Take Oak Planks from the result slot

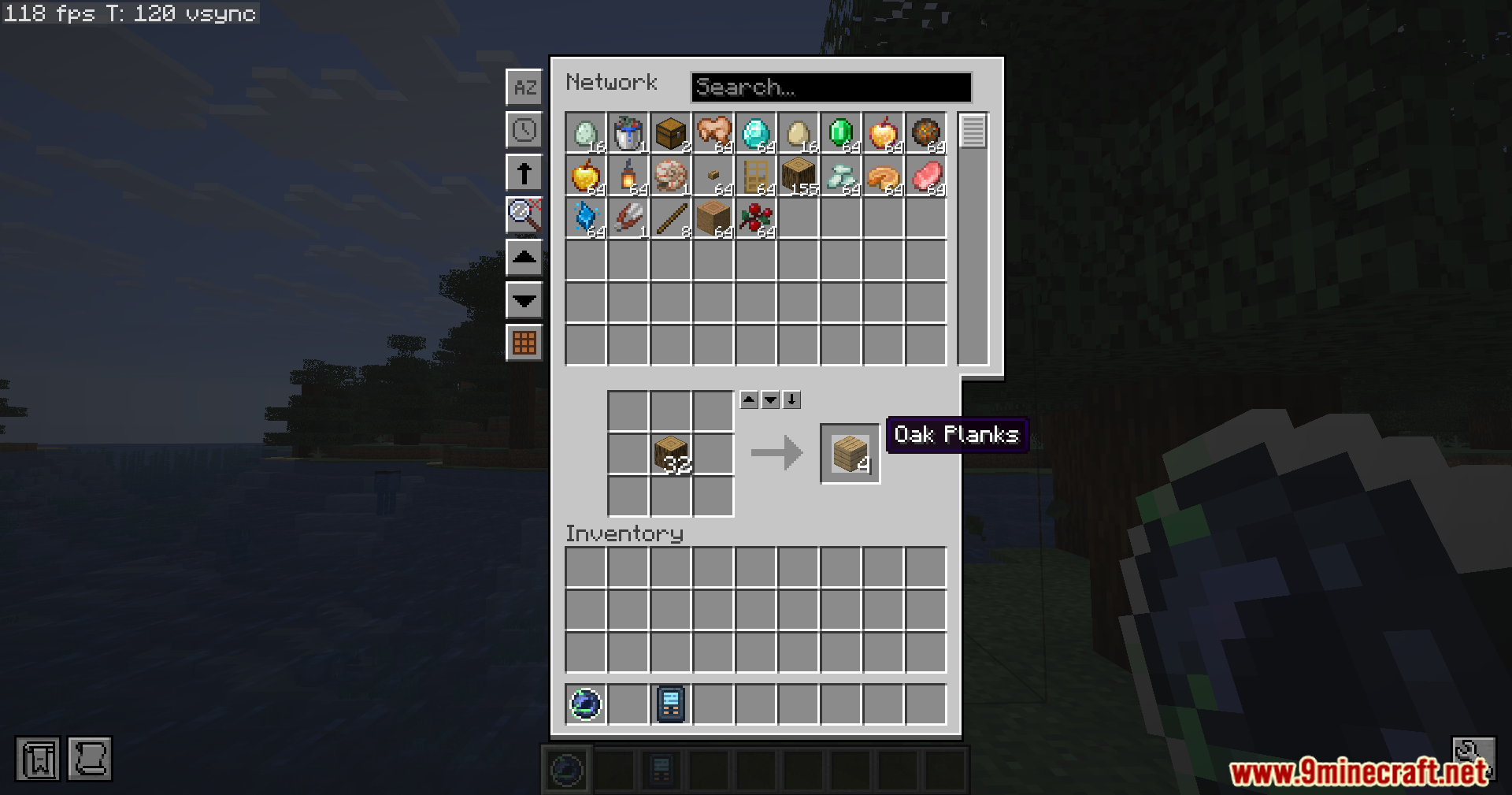pos(849,452)
